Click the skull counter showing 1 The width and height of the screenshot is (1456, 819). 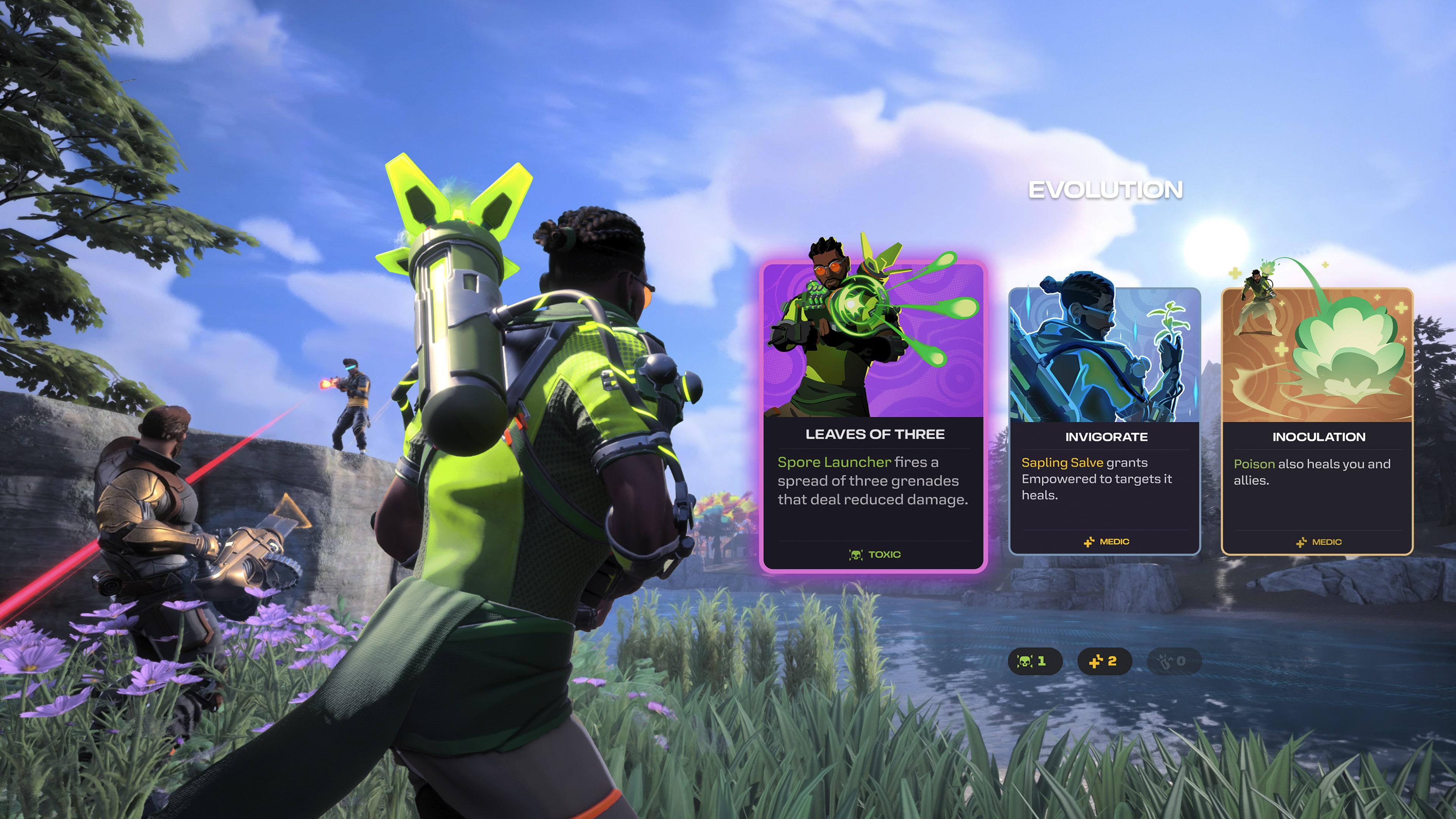pyautogui.click(x=1037, y=662)
